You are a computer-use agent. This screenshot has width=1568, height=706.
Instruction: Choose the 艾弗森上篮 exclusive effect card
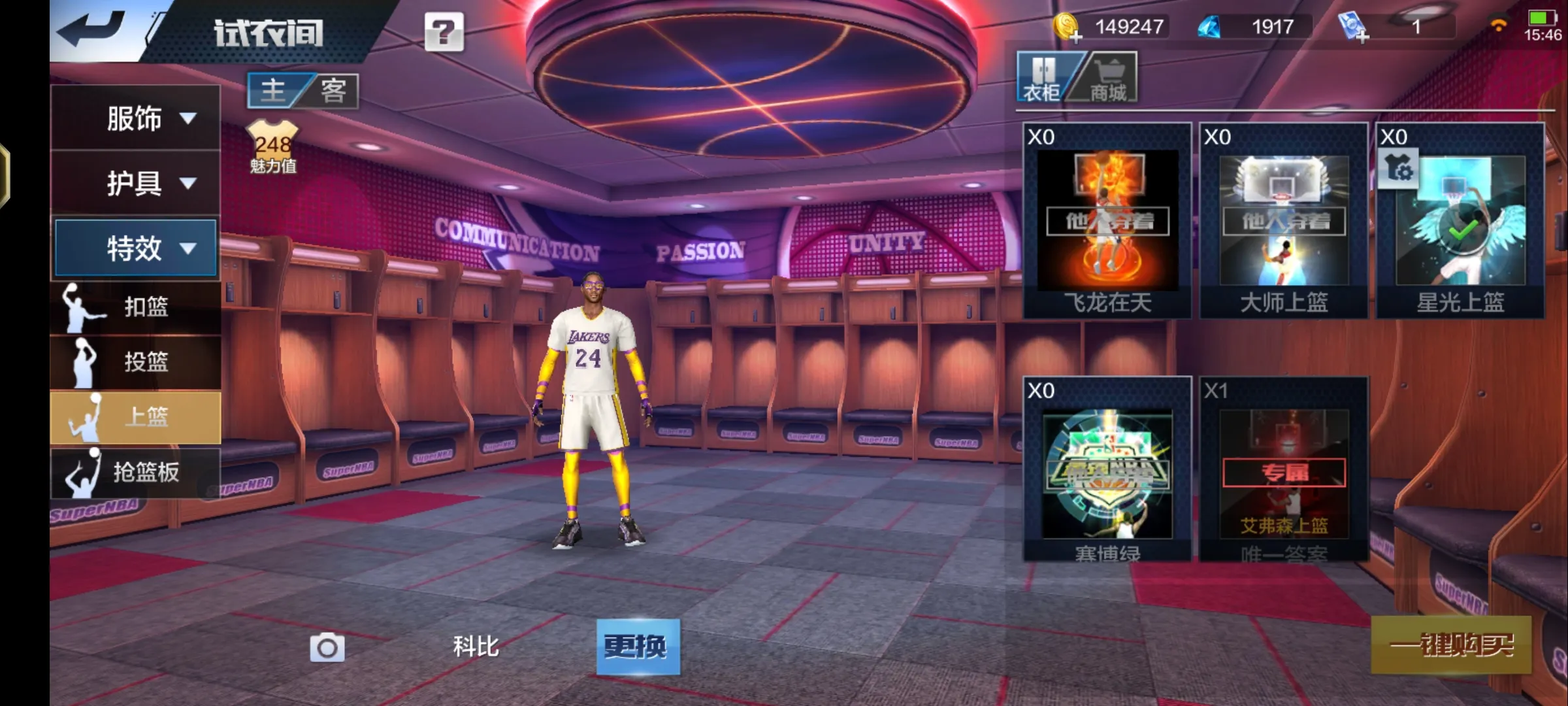[x=1284, y=471]
